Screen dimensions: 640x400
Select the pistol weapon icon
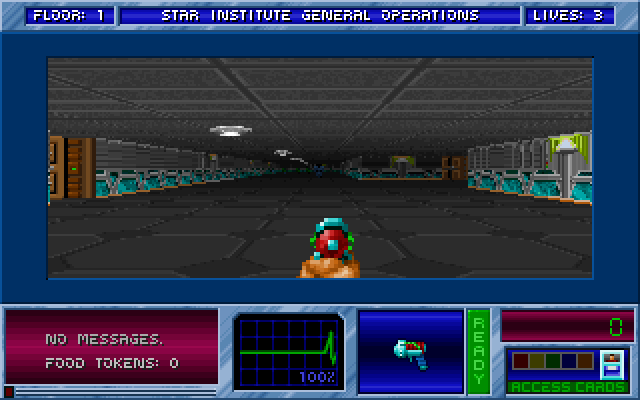[x=410, y=352]
